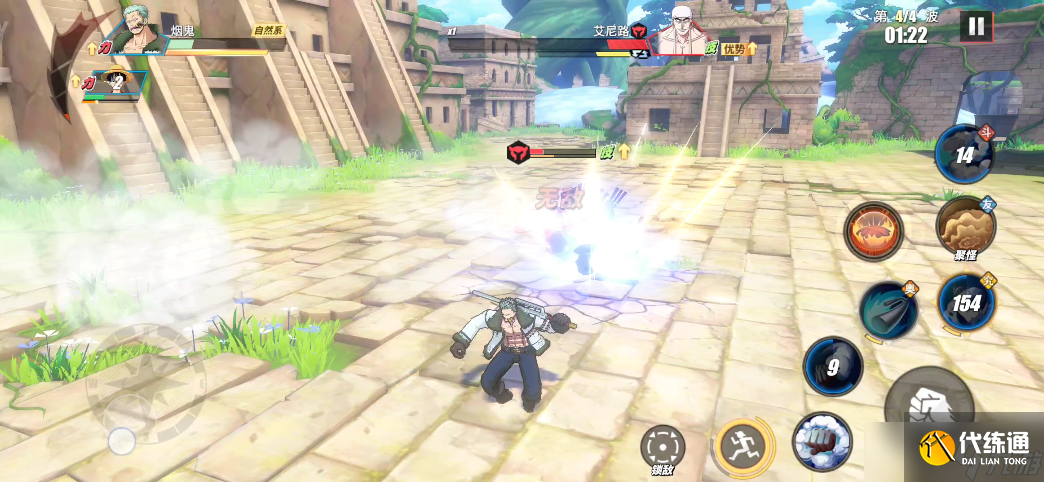Click the 自然系 type tag

pos(268,31)
